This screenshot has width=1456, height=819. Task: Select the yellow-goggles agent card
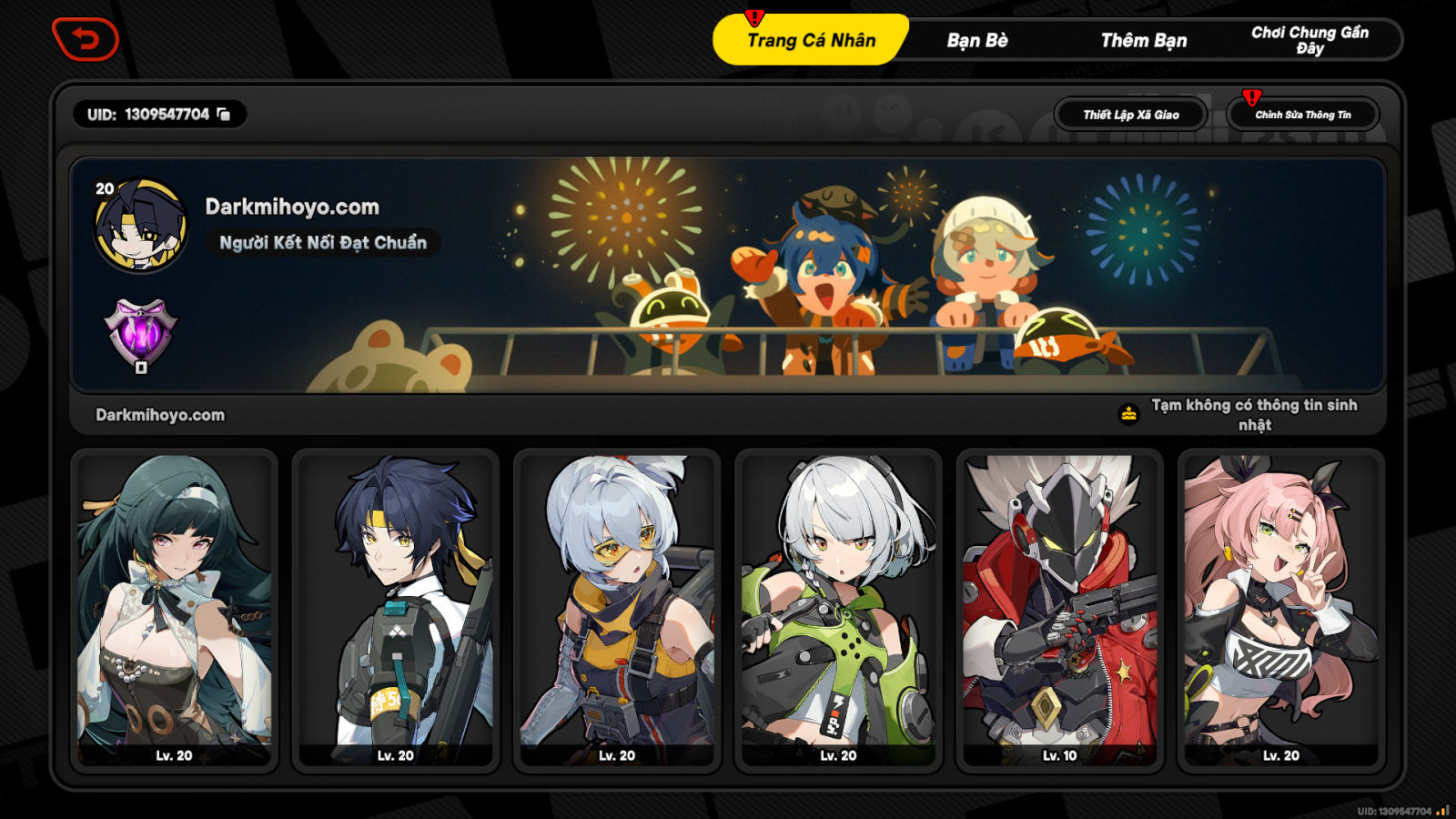coord(617,610)
